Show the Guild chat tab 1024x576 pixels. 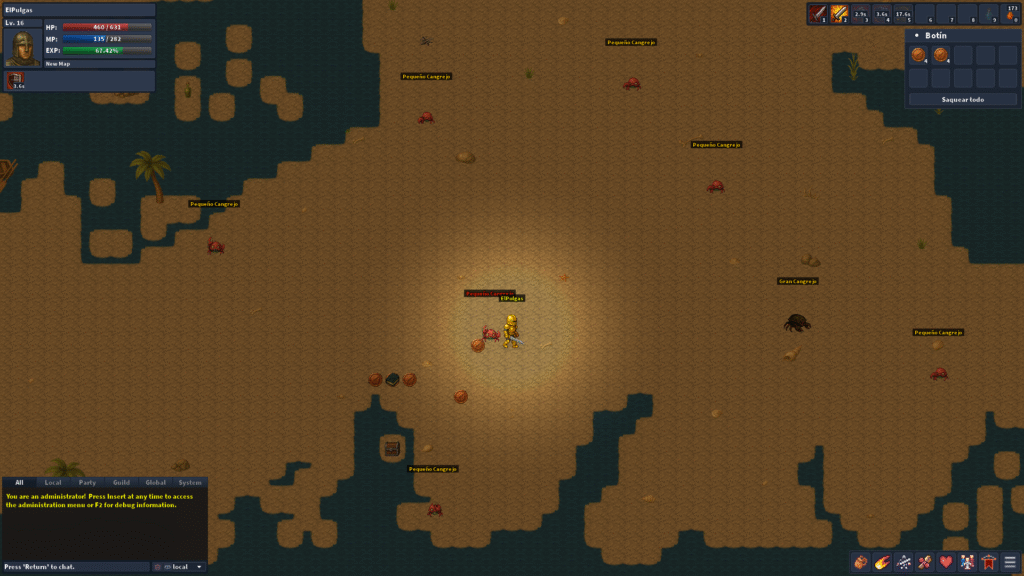pyautogui.click(x=121, y=483)
